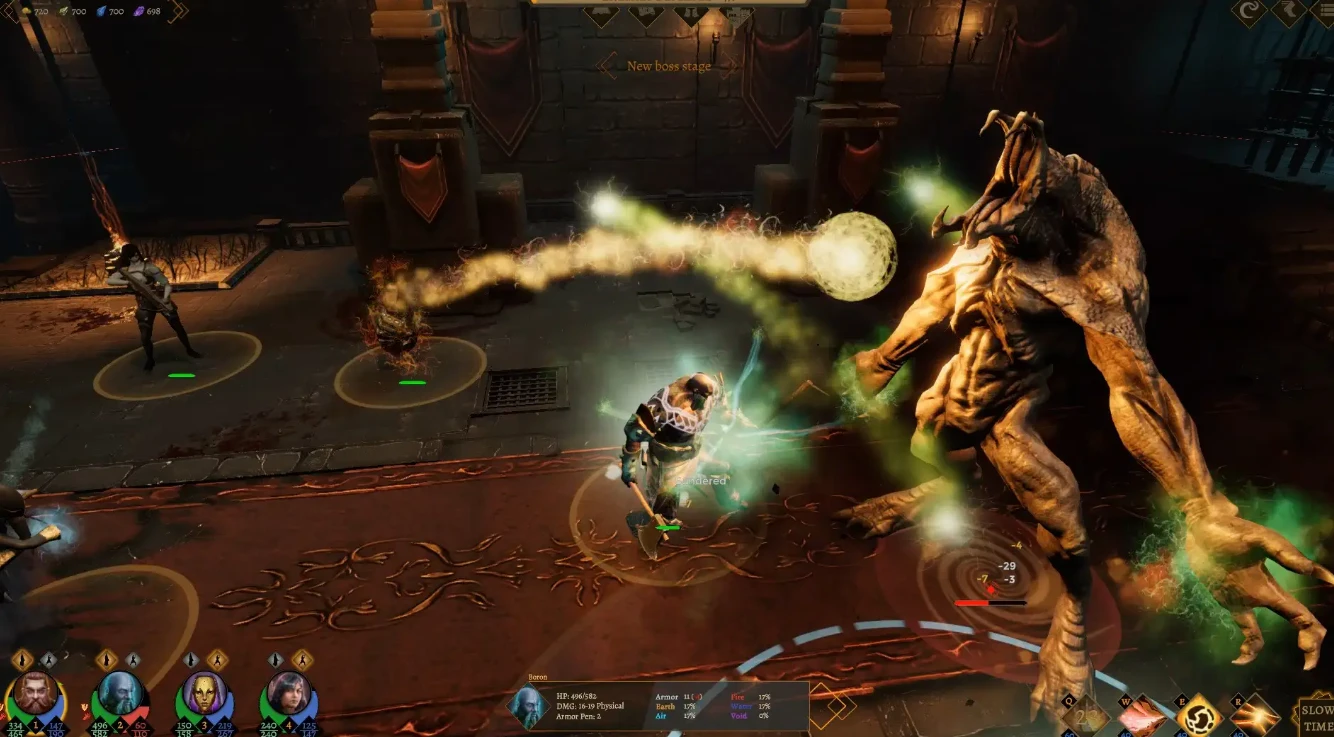This screenshot has width=1334, height=737.
Task: Activate the Slow Time button
Action: coord(1315,716)
